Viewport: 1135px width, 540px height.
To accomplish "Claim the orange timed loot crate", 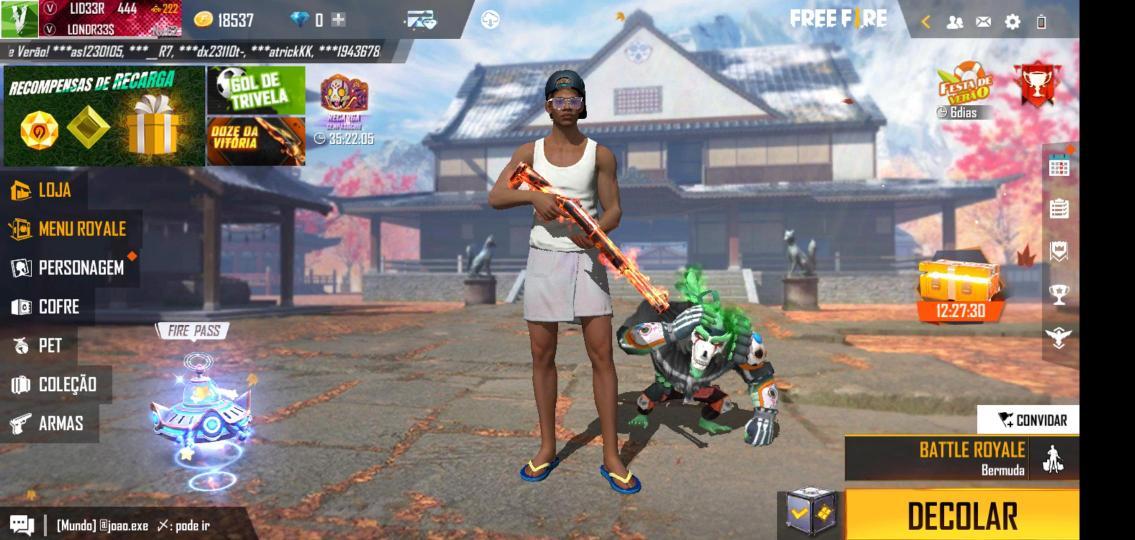I will click(960, 286).
